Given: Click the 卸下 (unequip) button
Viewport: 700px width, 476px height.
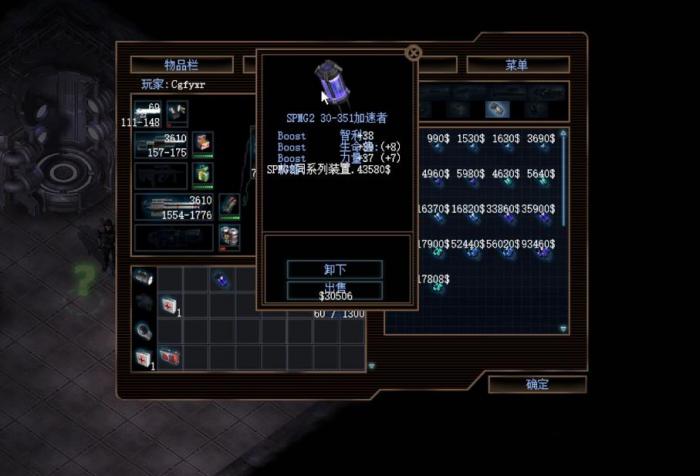Looking at the screenshot, I should pyautogui.click(x=335, y=269).
